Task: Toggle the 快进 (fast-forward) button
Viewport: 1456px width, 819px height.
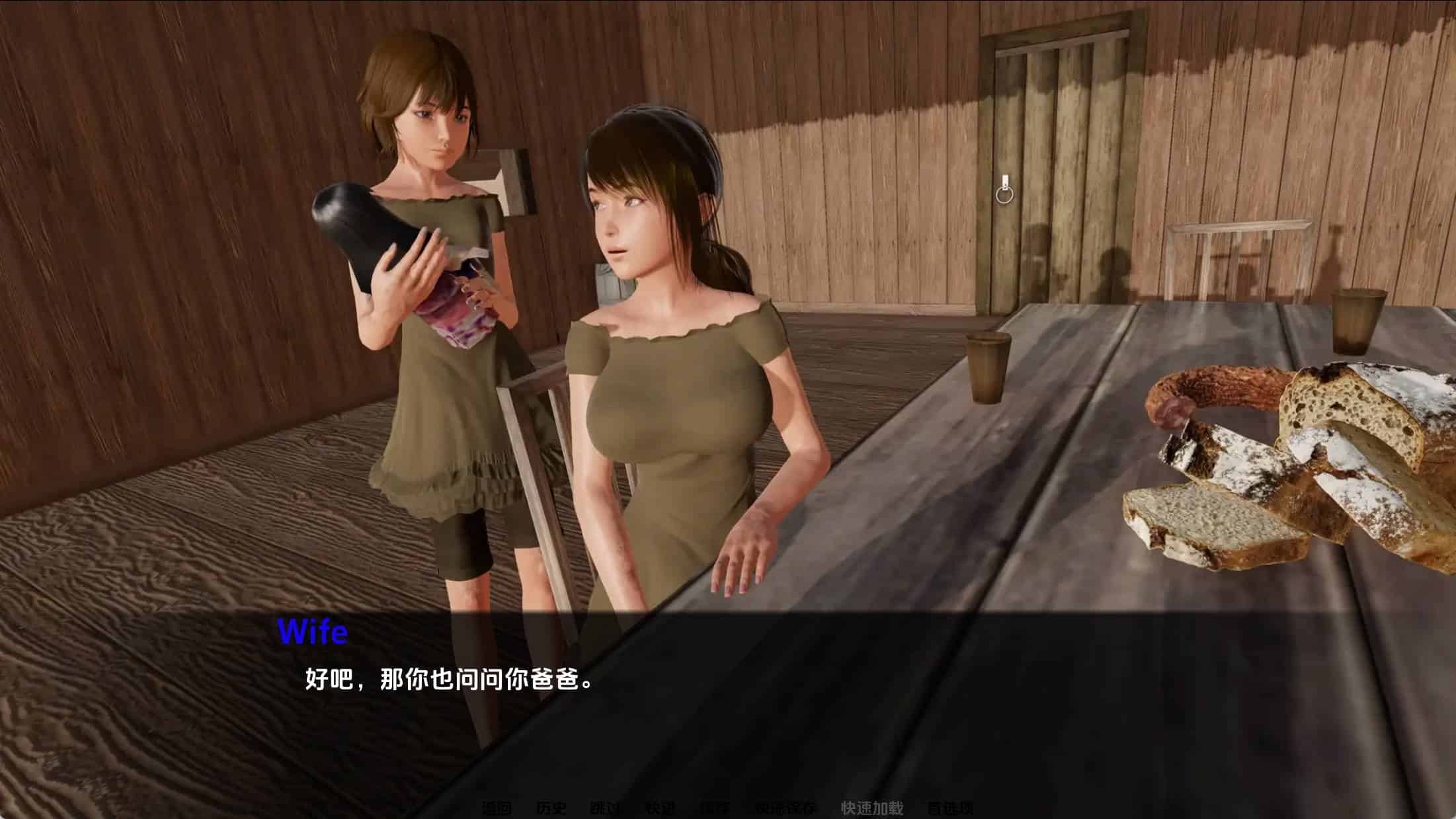Action: [659, 808]
